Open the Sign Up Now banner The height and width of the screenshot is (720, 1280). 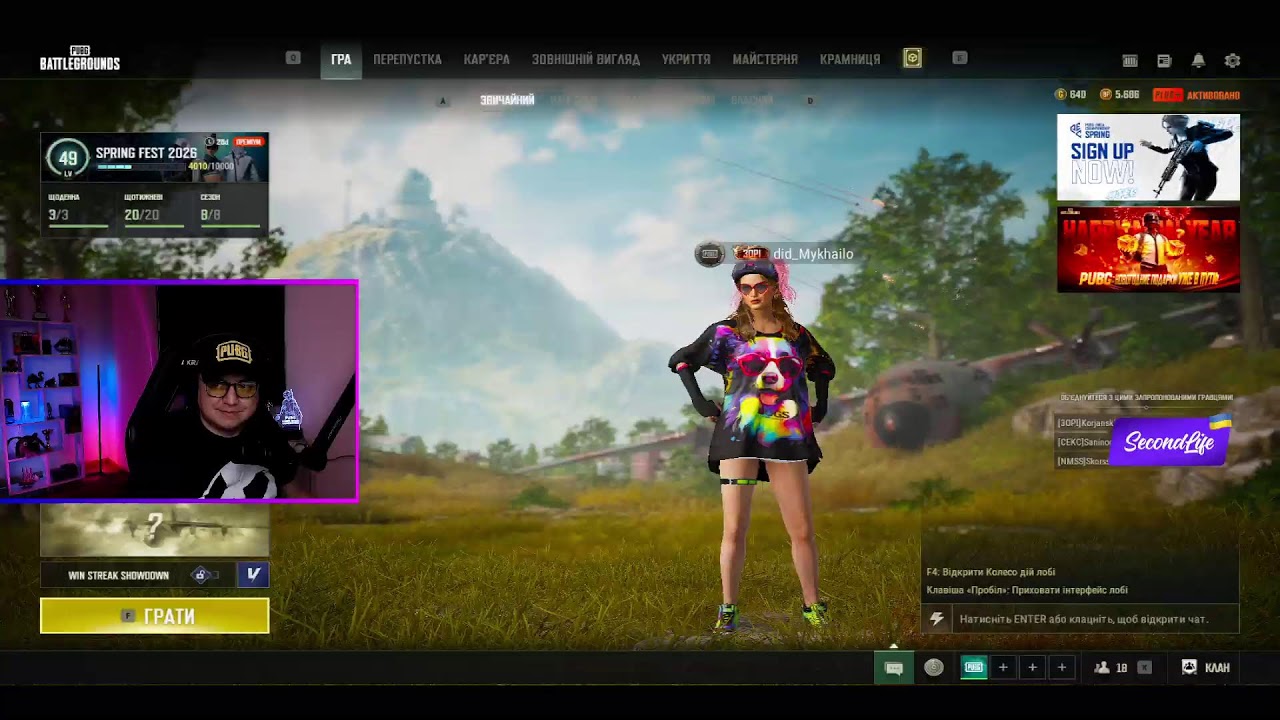pos(1148,157)
